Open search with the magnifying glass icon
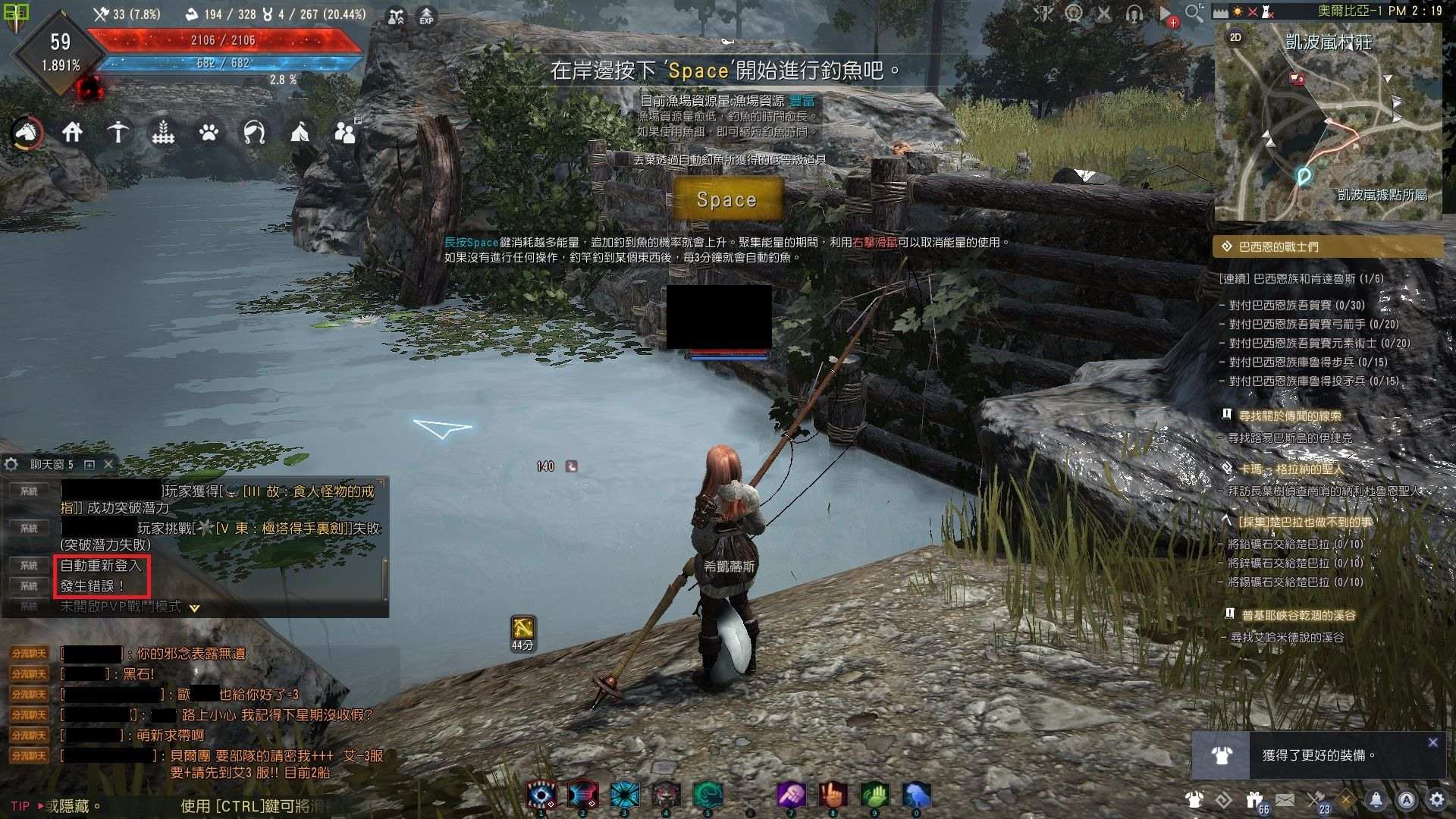The height and width of the screenshot is (819, 1456). pyautogui.click(x=1193, y=12)
